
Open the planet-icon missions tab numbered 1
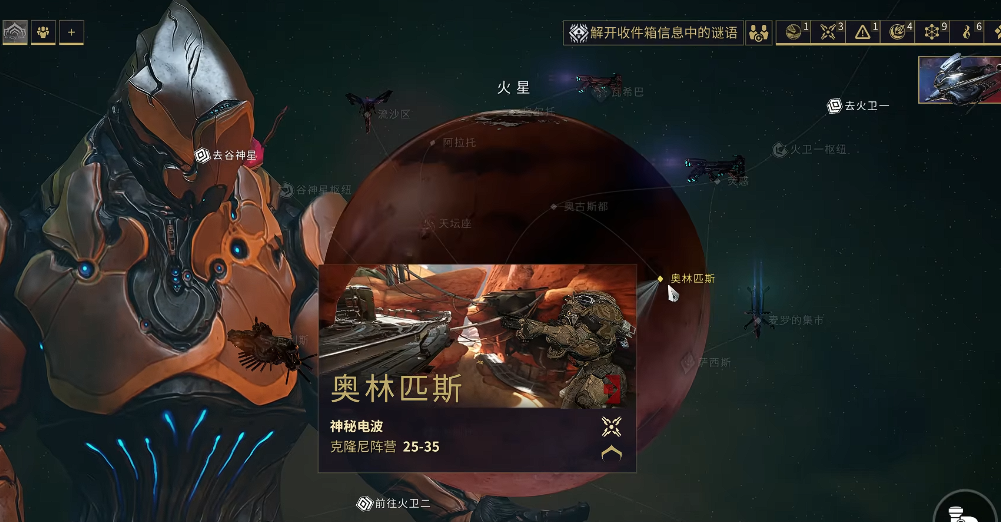click(796, 33)
